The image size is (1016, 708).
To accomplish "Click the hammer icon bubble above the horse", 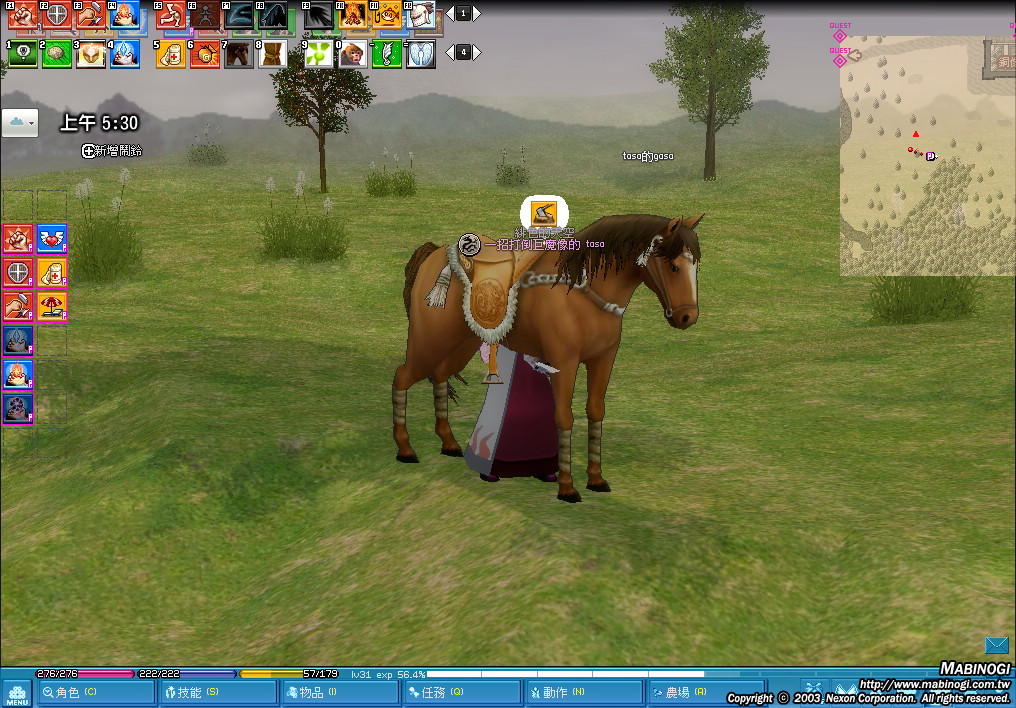I will click(x=544, y=212).
